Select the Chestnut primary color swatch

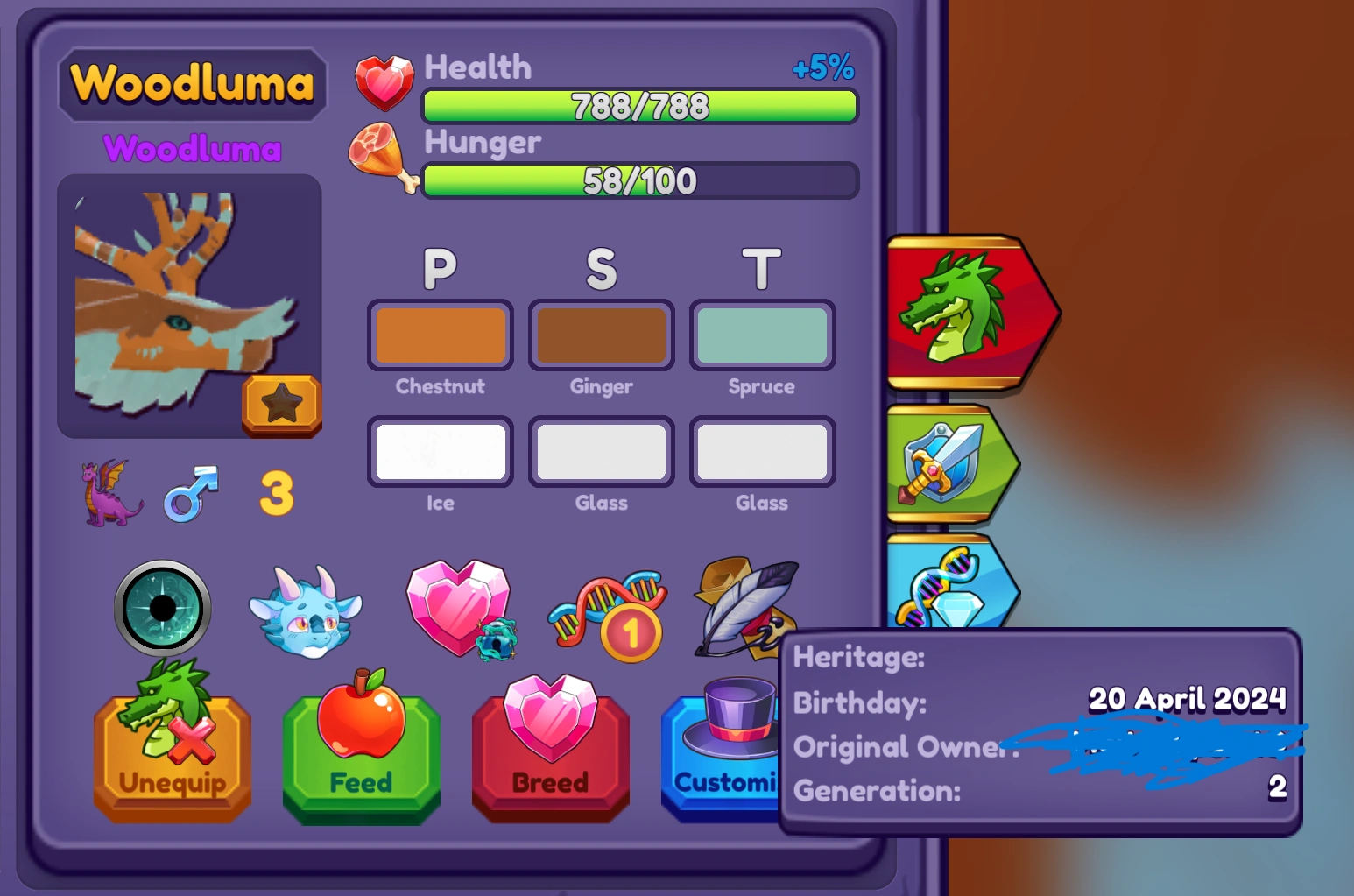pos(441,335)
